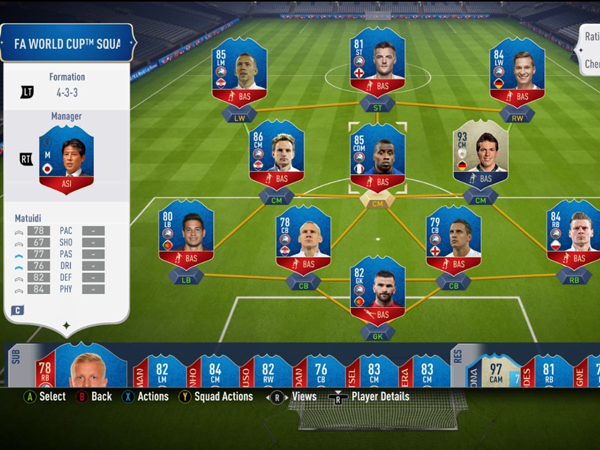
Task: Pick the 76 CB substitute card
Action: coord(321,368)
